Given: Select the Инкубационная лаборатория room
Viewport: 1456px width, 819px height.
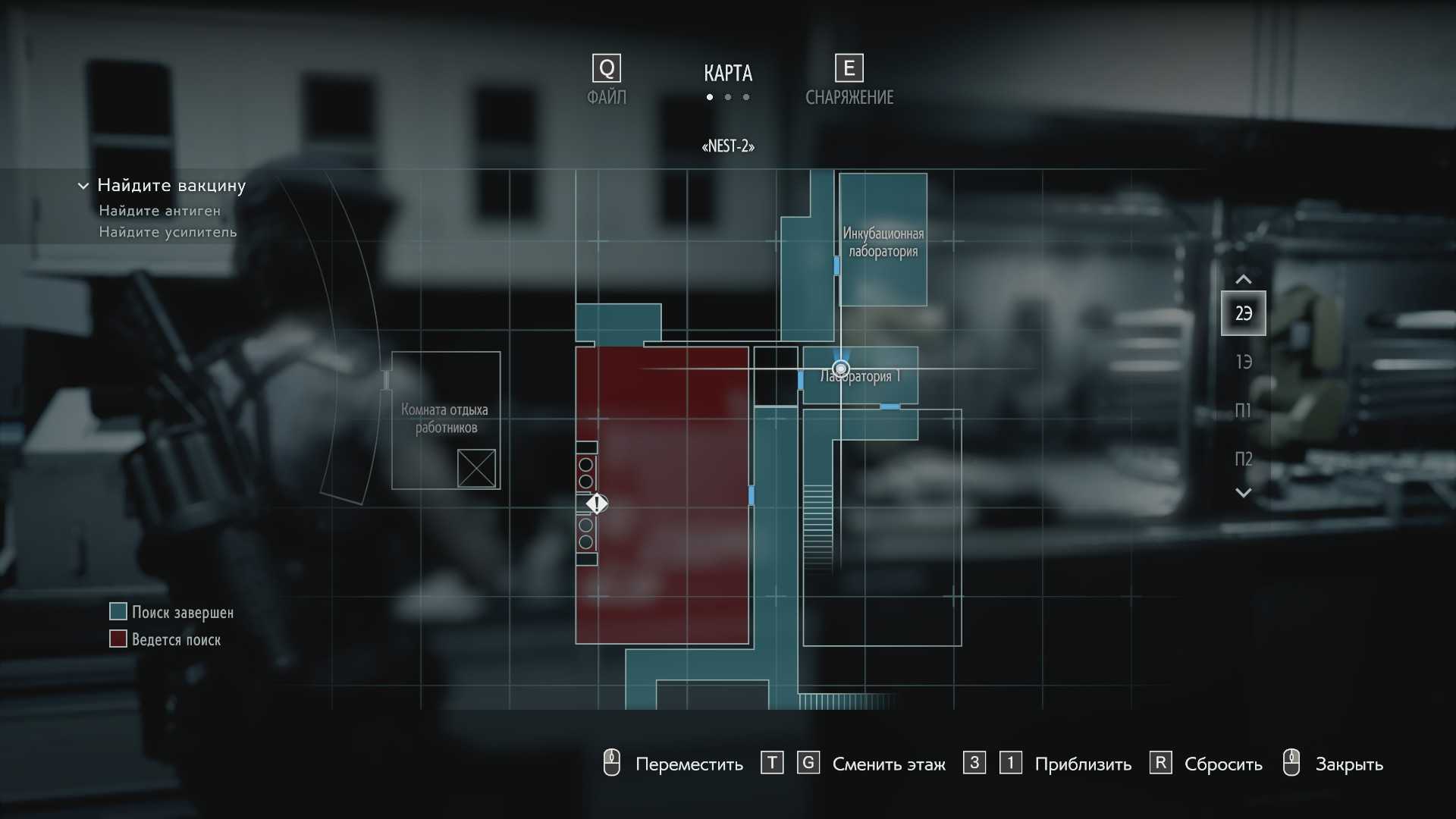Looking at the screenshot, I should pyautogui.click(x=883, y=241).
